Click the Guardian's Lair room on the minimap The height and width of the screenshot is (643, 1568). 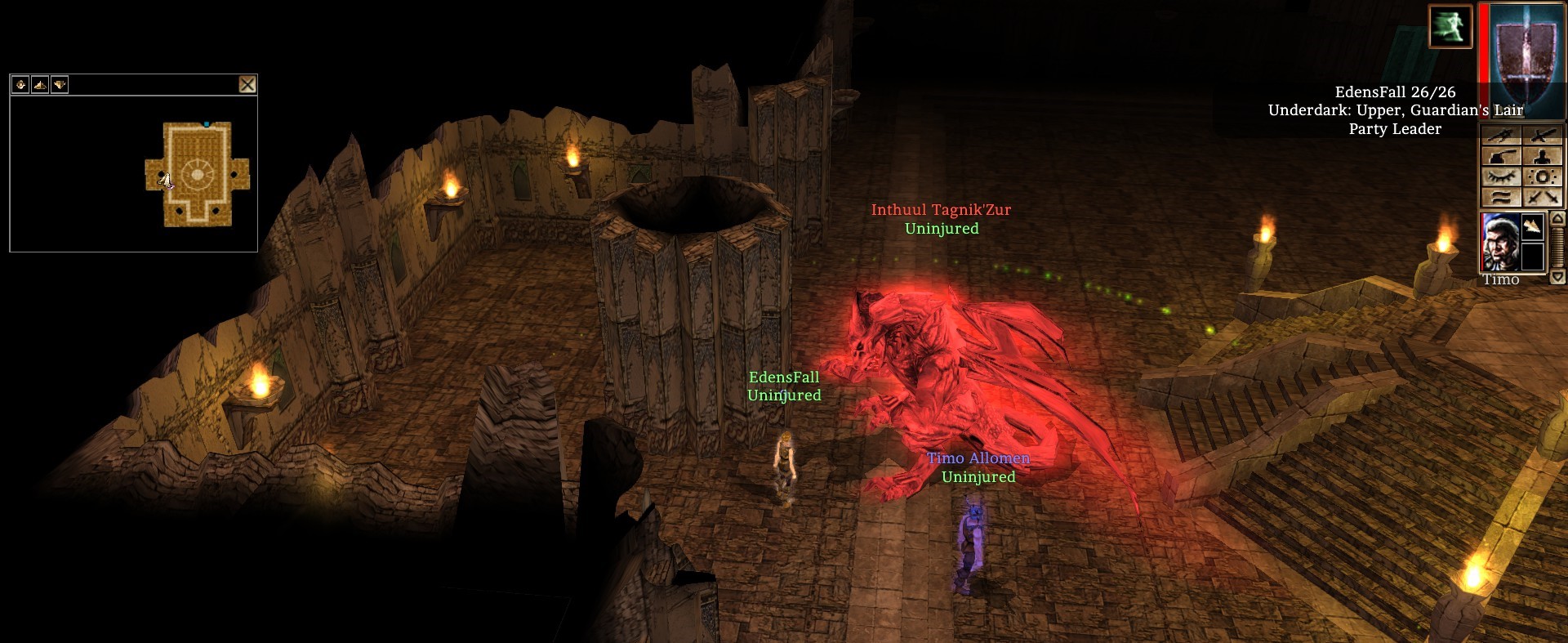click(x=197, y=173)
